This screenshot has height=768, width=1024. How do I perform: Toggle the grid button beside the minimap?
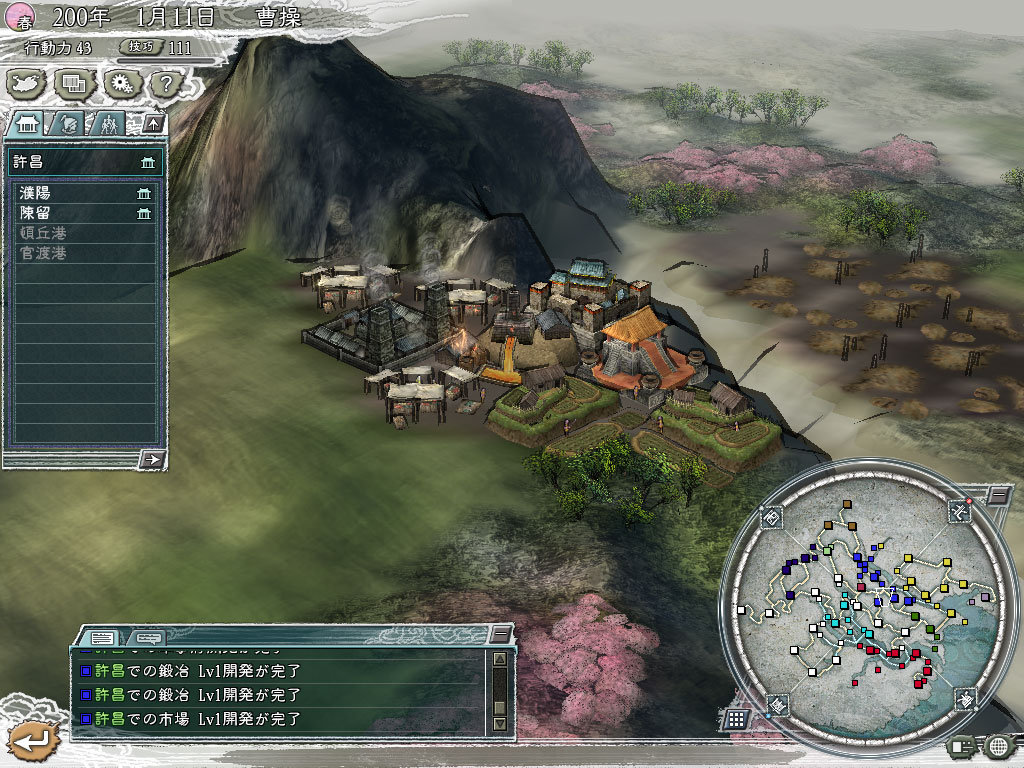coord(735,718)
